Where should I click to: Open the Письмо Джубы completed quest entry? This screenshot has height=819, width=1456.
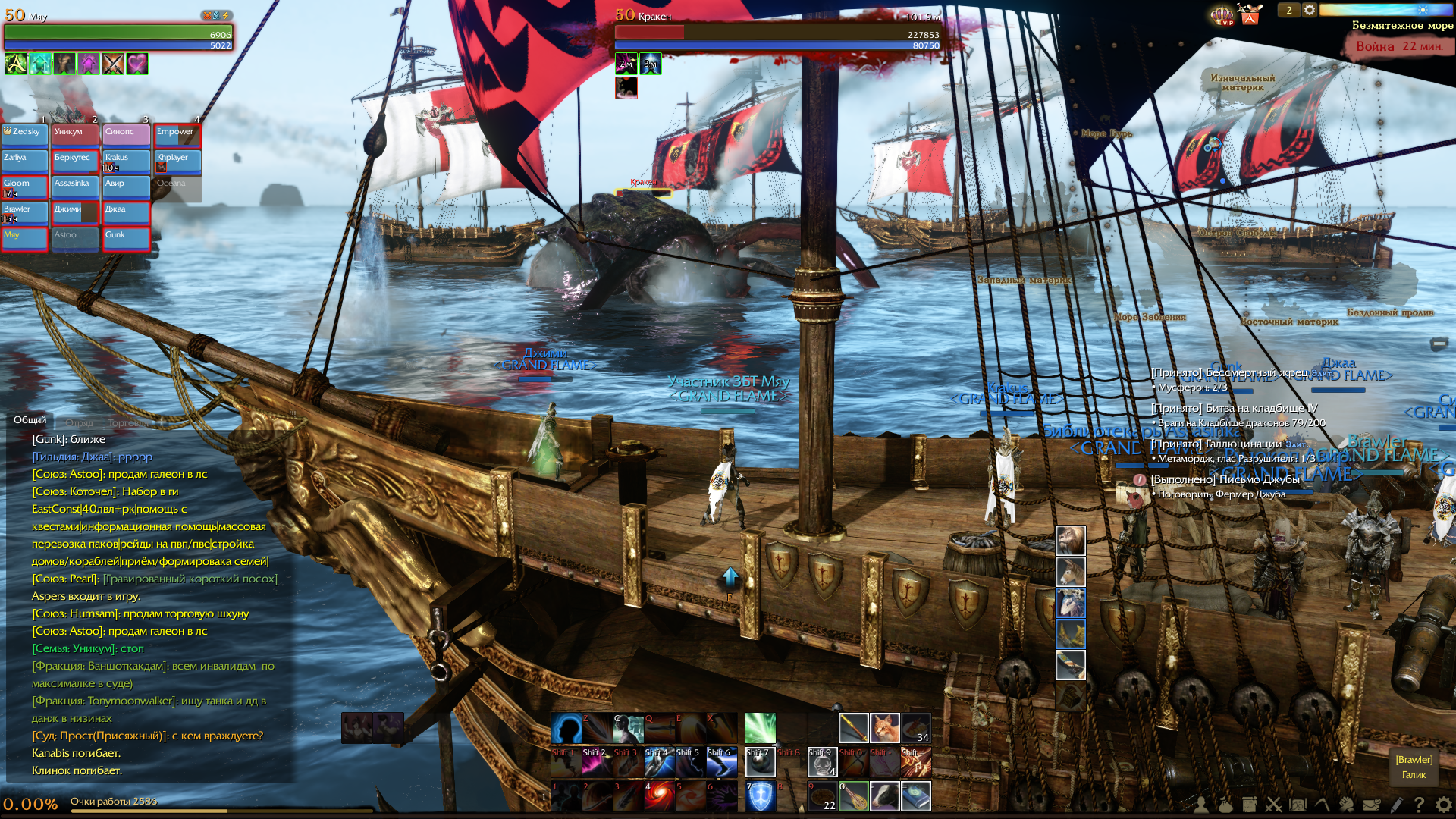pyautogui.click(x=1225, y=479)
